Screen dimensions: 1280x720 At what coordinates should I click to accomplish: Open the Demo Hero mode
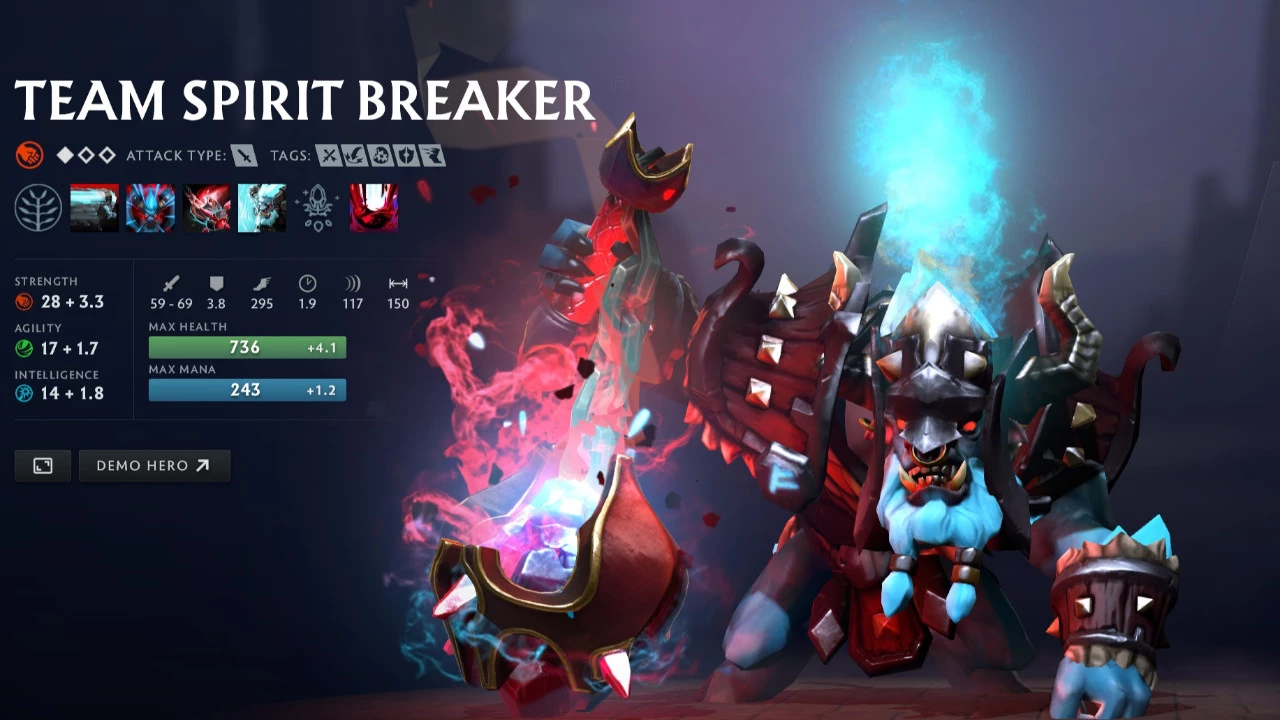[x=154, y=466]
